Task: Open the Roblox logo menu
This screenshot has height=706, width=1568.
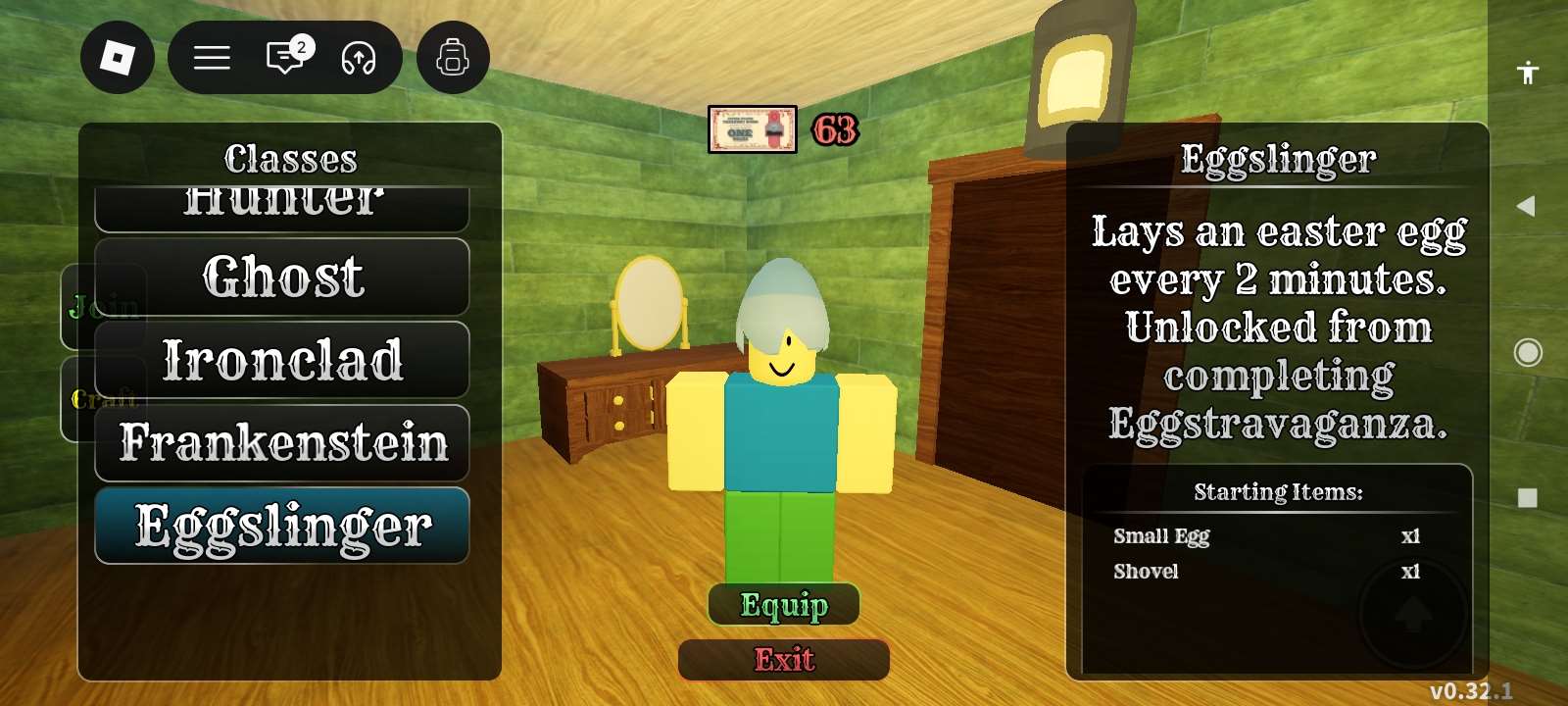Action: click(x=117, y=58)
